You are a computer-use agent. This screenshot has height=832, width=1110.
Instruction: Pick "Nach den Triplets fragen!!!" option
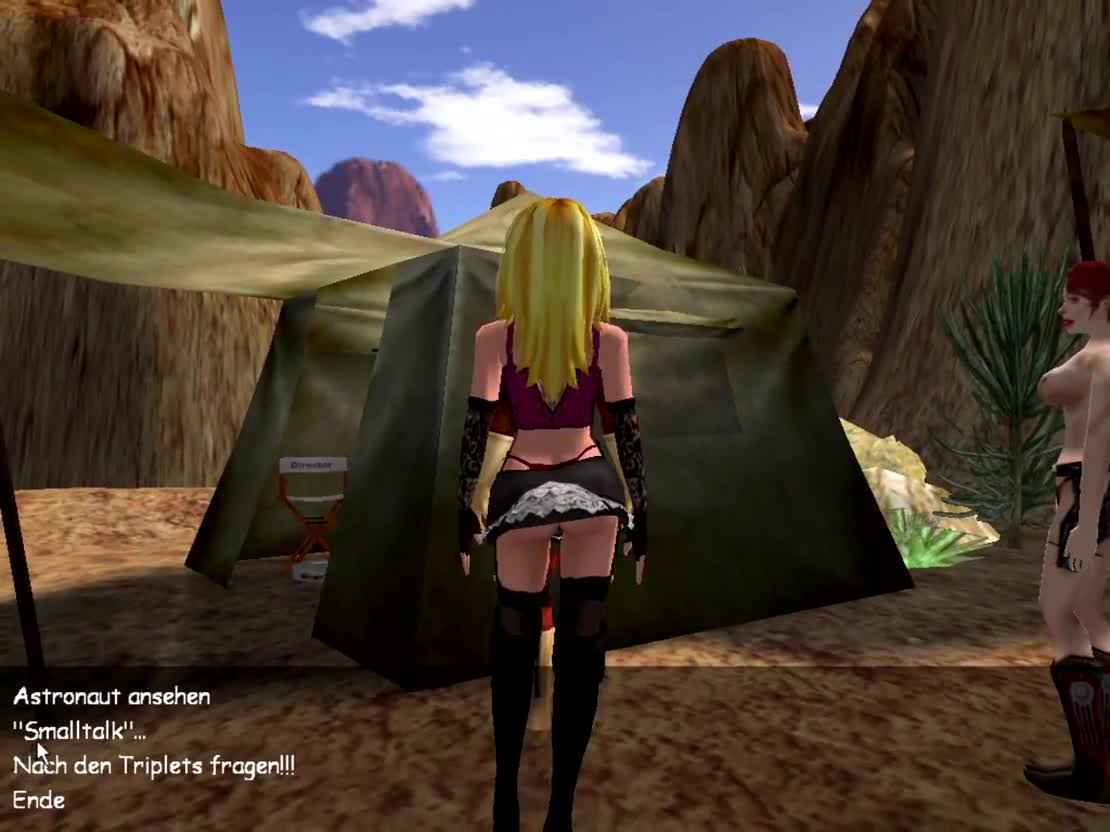(x=153, y=766)
